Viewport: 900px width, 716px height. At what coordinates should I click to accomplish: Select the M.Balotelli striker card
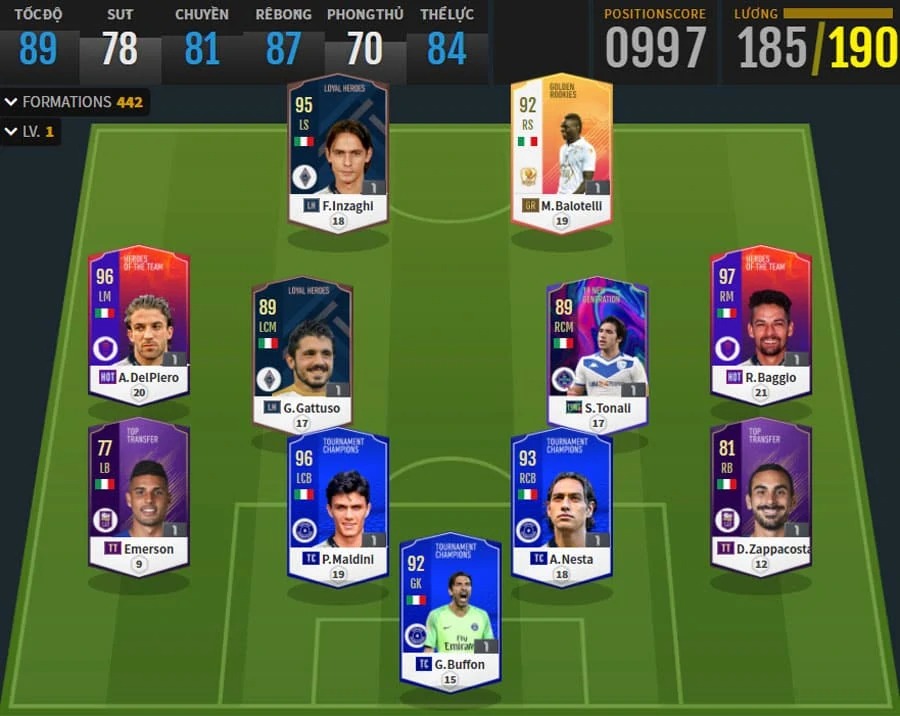(x=561, y=150)
